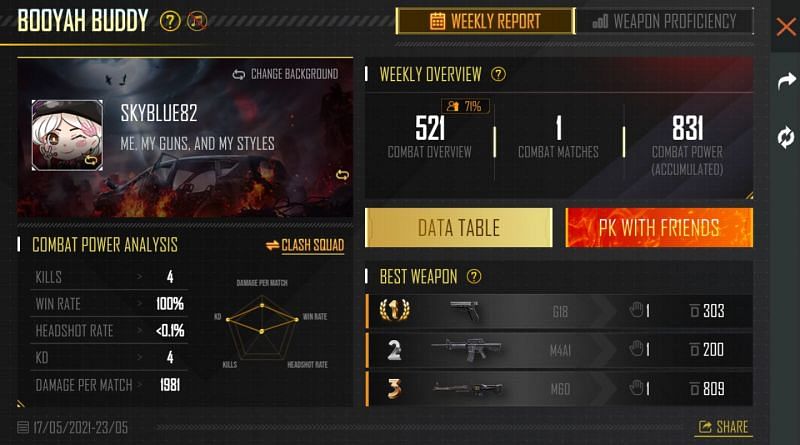The image size is (800, 445).
Task: Pick the M60 weapon row
Action: tap(560, 387)
